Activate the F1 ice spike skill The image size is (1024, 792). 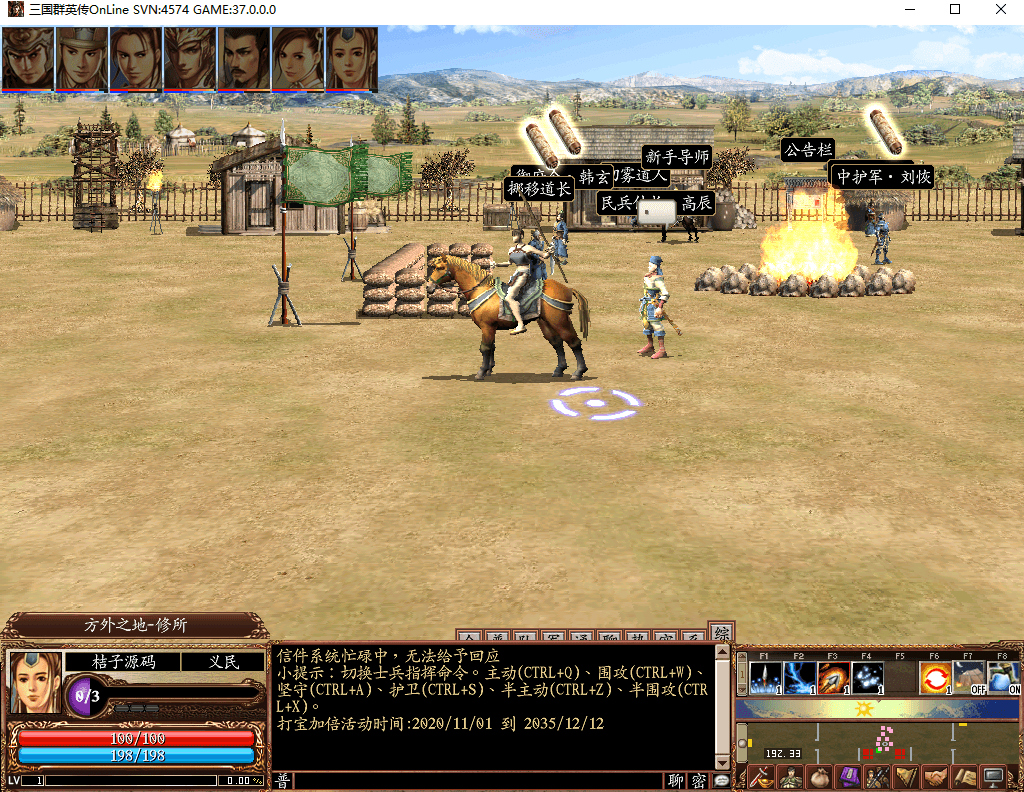coord(766,678)
